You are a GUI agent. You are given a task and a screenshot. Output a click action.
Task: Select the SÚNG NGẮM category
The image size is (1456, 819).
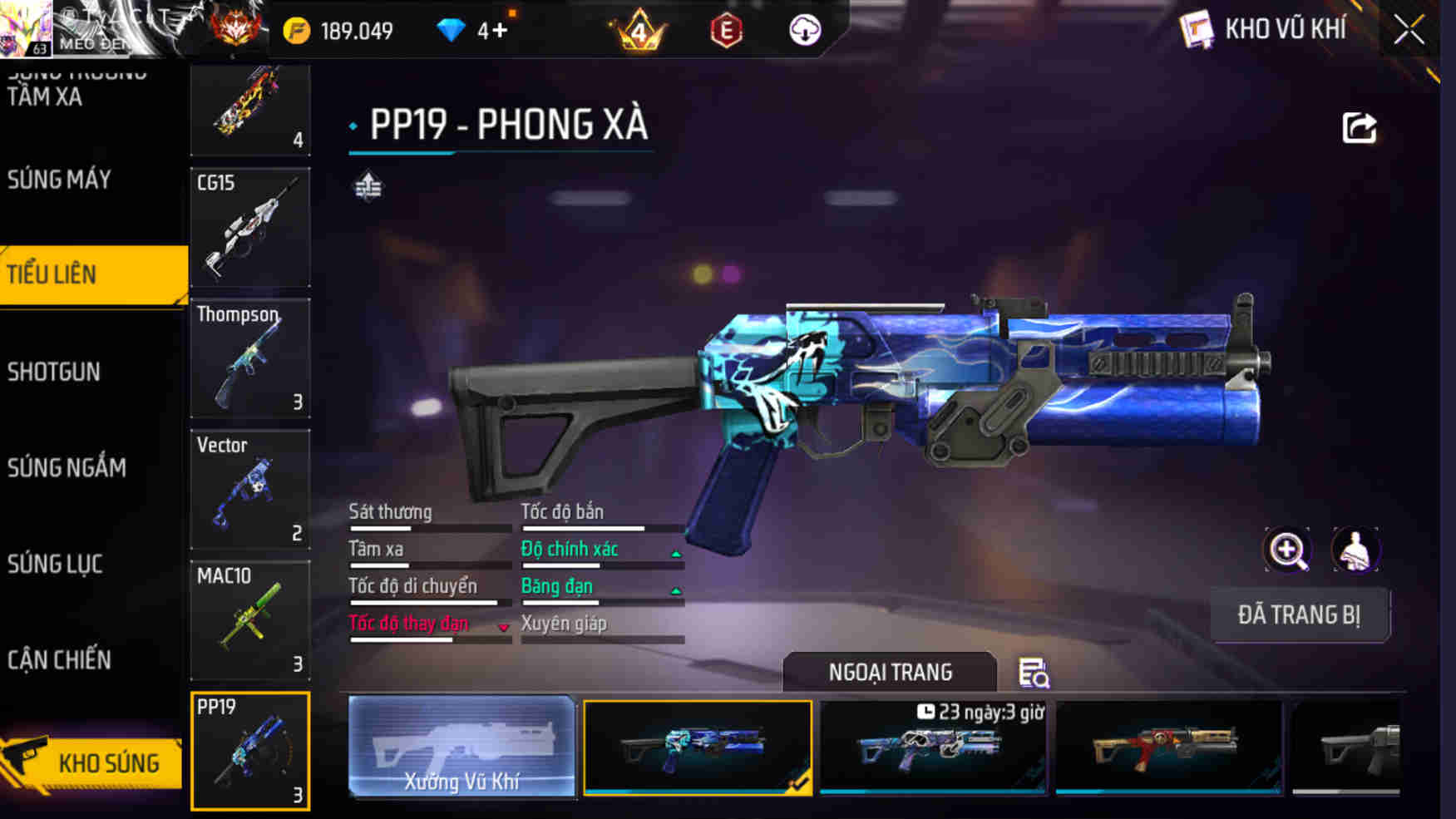[x=68, y=466]
